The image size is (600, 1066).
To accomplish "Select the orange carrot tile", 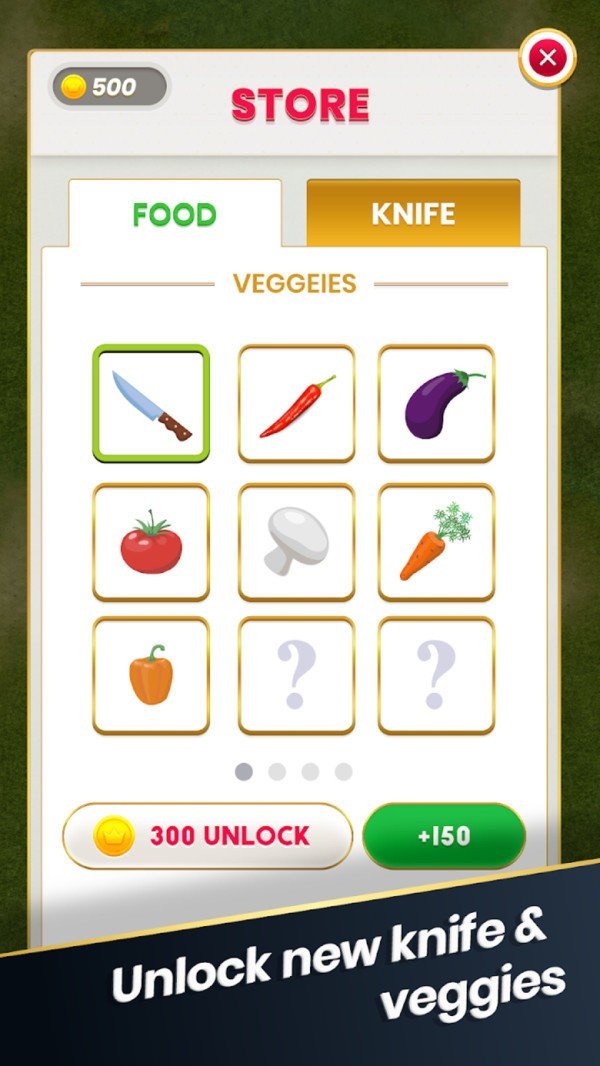I will click(x=436, y=542).
